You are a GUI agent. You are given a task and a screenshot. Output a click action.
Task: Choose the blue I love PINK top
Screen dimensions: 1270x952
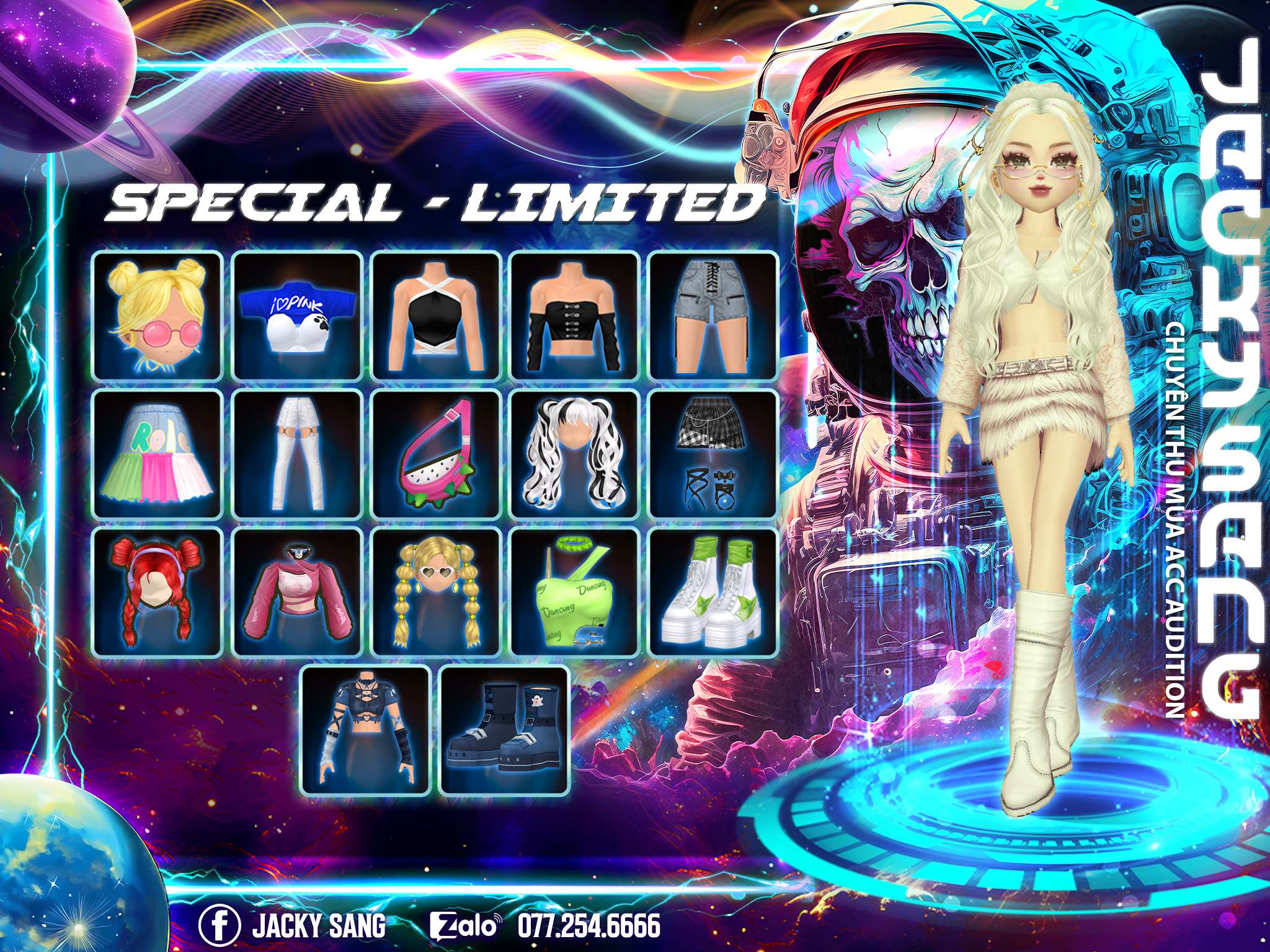tap(297, 315)
